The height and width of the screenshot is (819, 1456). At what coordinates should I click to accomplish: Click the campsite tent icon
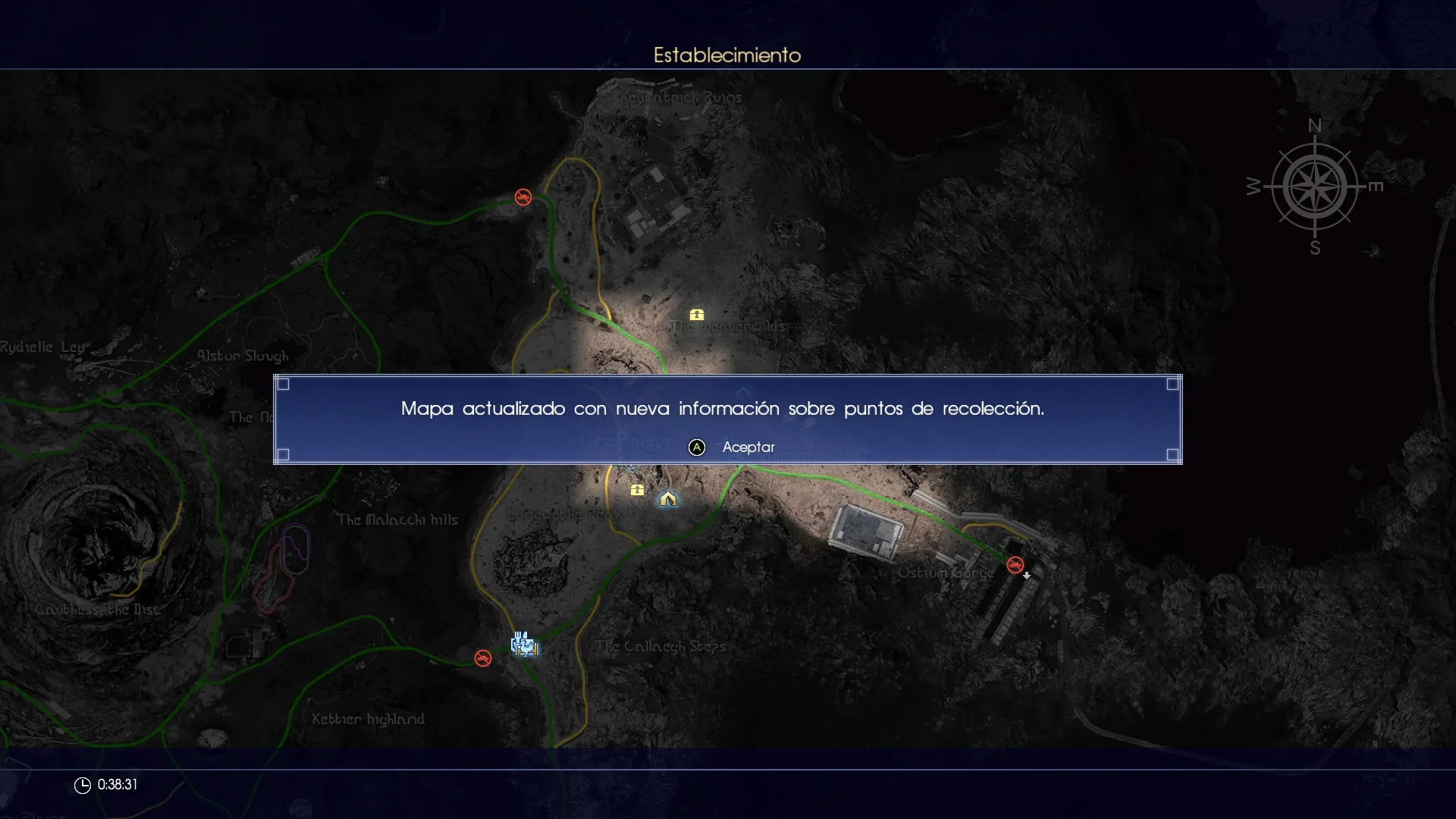point(667,499)
